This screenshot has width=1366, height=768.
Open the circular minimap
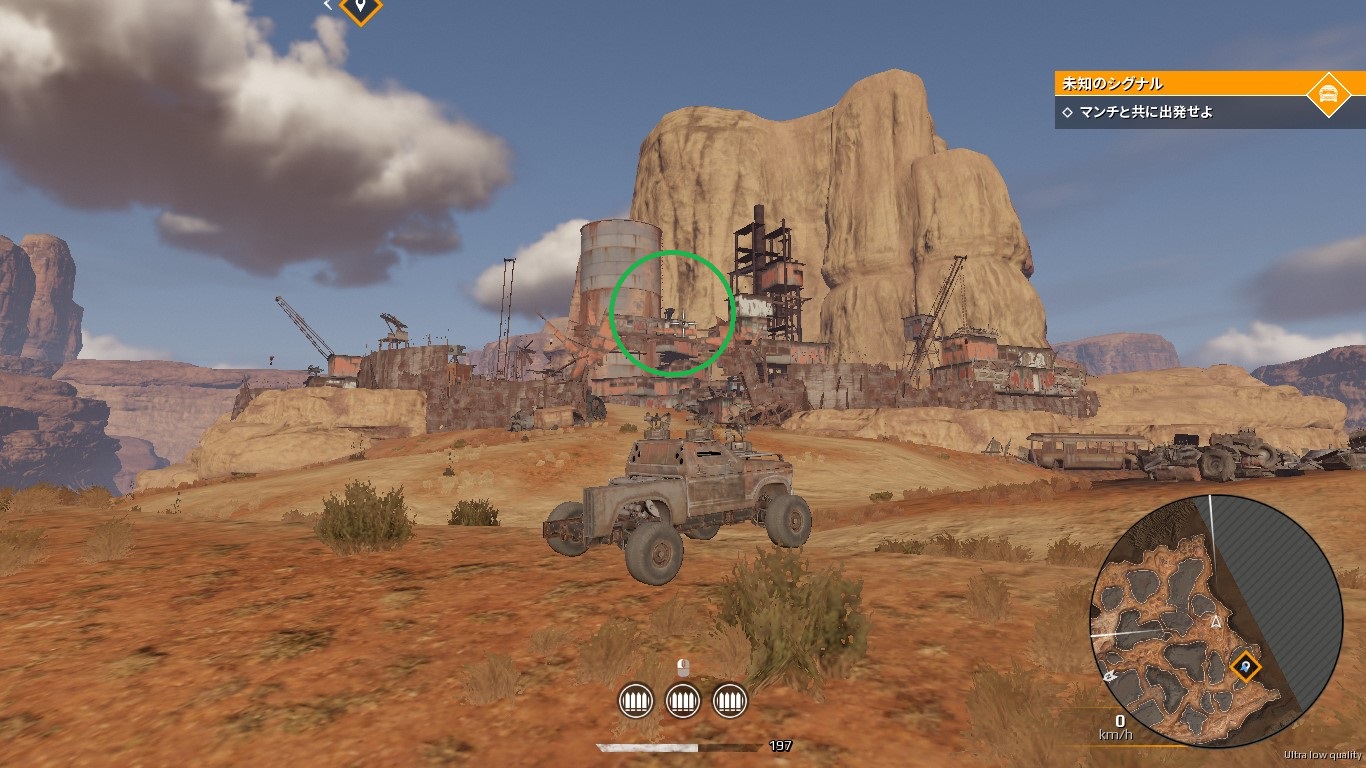1215,622
